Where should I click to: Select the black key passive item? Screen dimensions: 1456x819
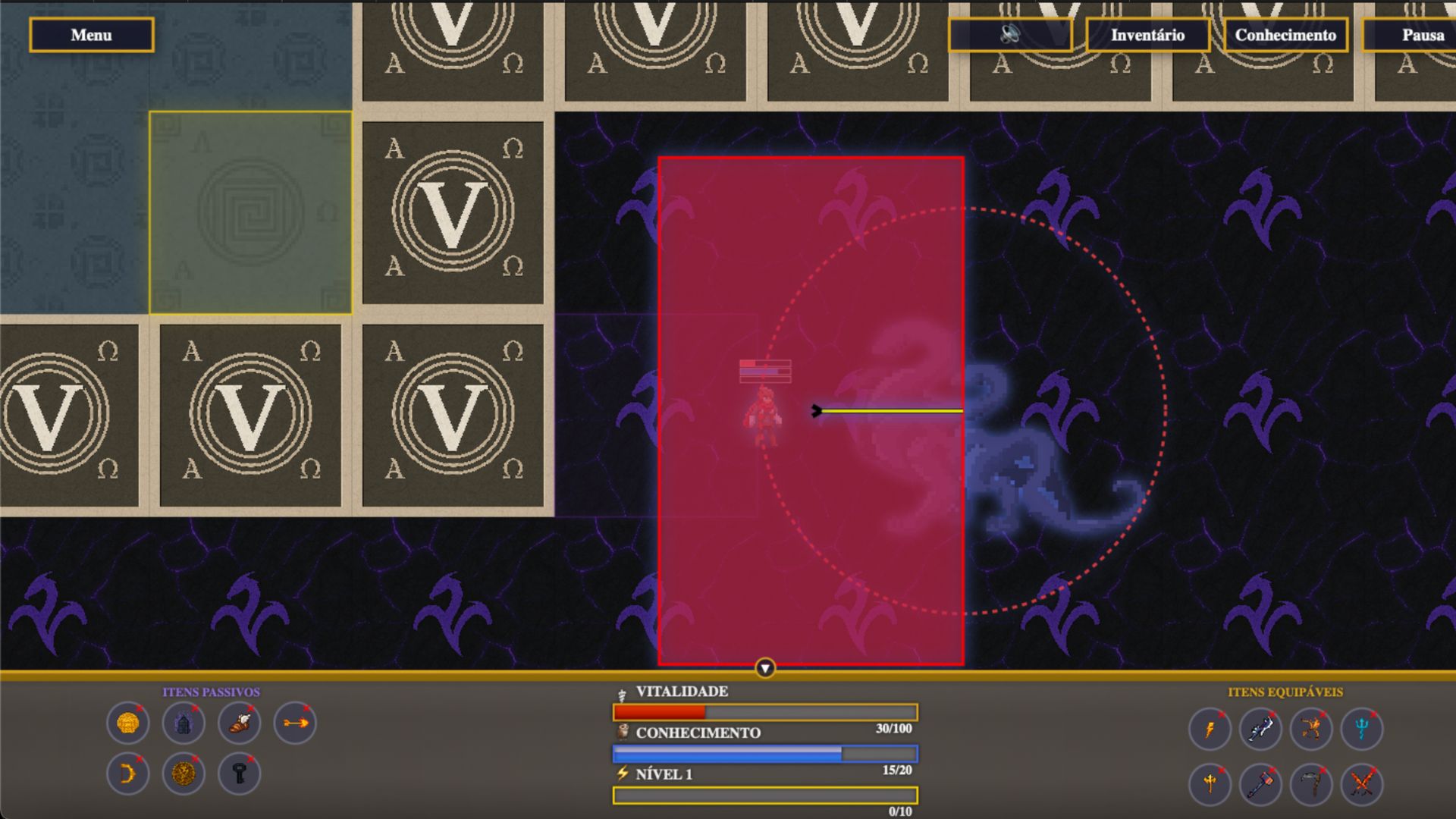point(240,773)
